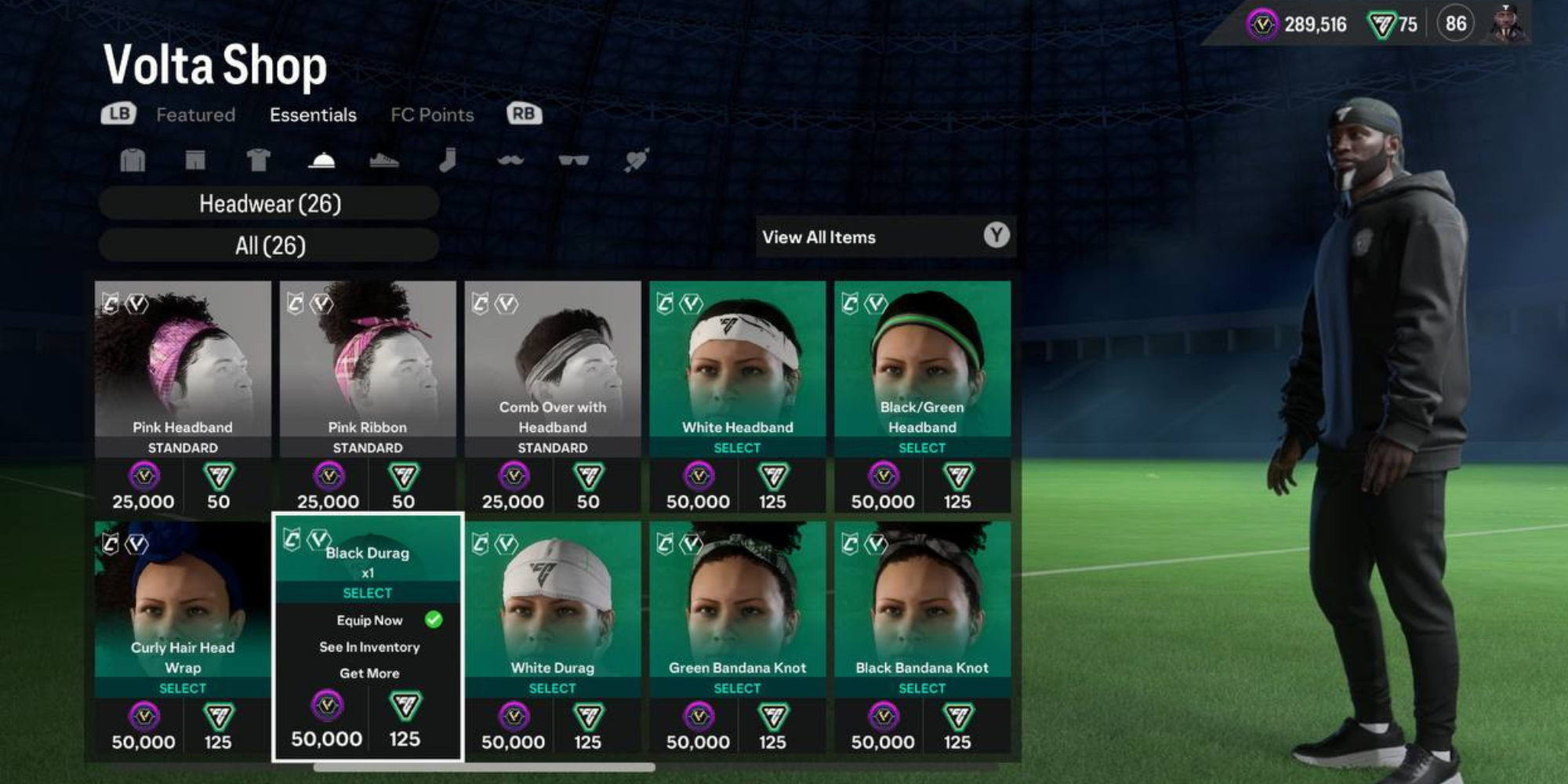Image resolution: width=1568 pixels, height=784 pixels.
Task: Click the mustache facial hair category icon
Action: pyautogui.click(x=510, y=161)
